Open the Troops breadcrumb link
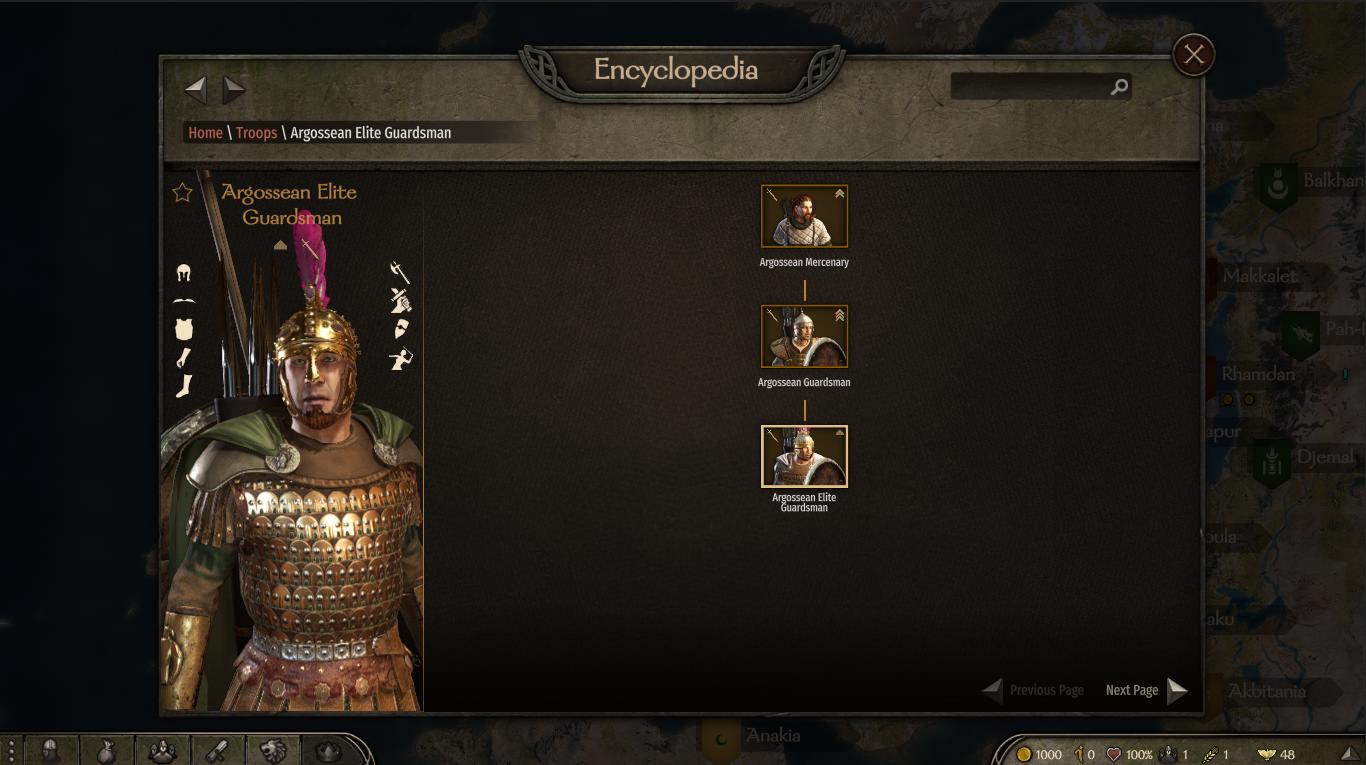1366x765 pixels. 256,133
